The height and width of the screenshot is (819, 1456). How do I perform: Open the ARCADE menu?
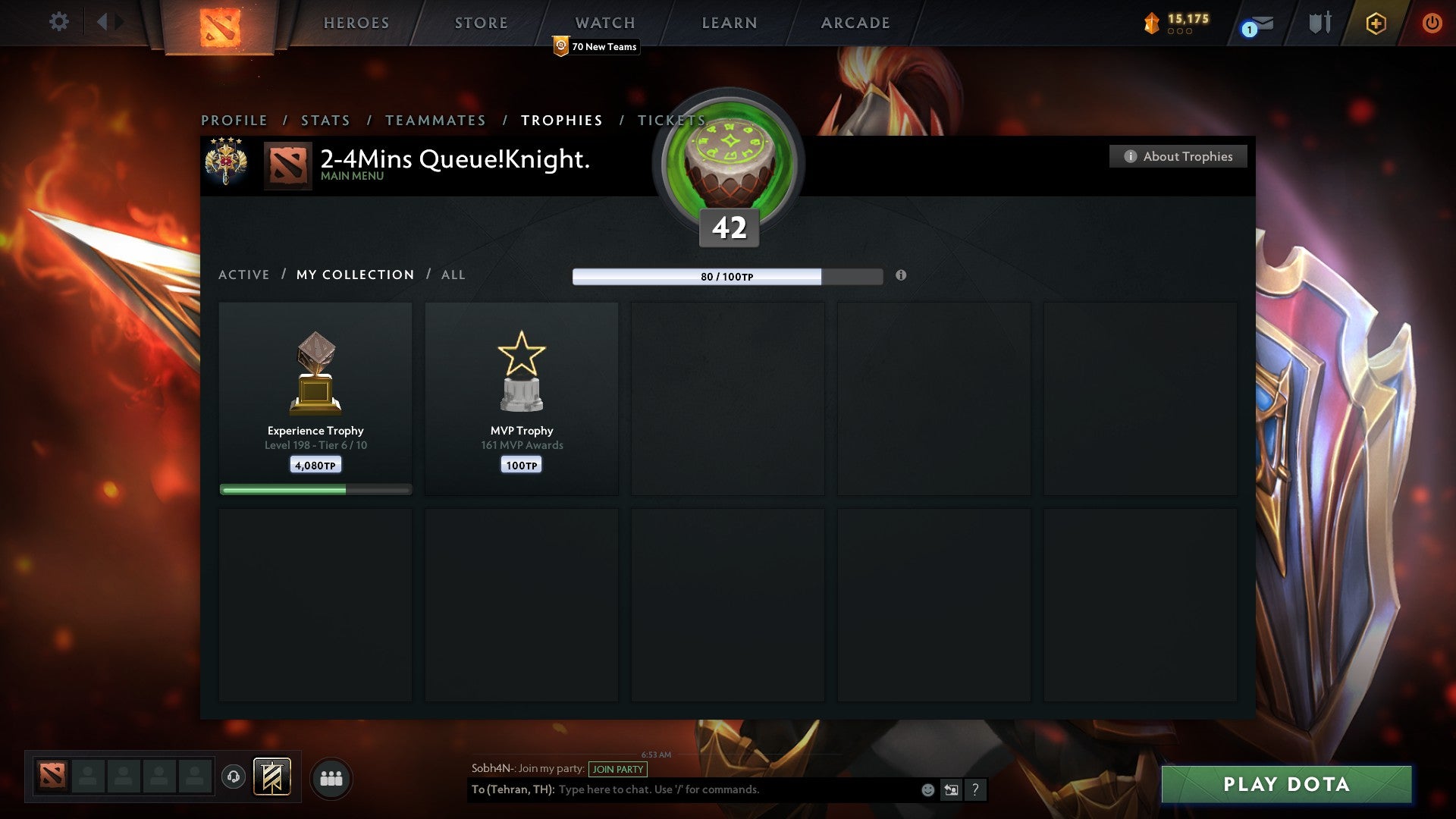click(855, 23)
